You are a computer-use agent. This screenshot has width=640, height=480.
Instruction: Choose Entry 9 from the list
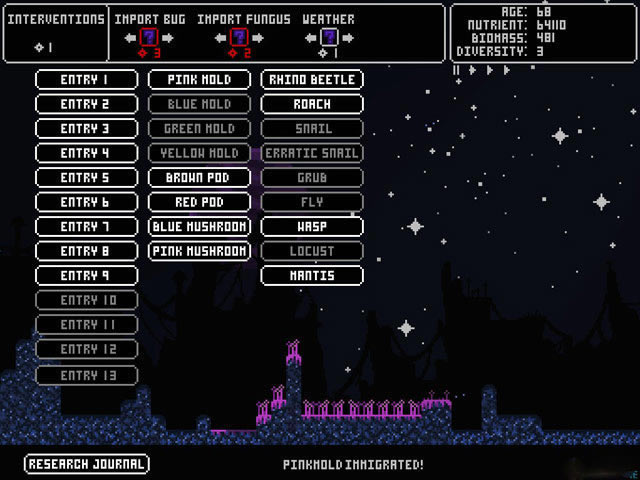[x=85, y=275]
